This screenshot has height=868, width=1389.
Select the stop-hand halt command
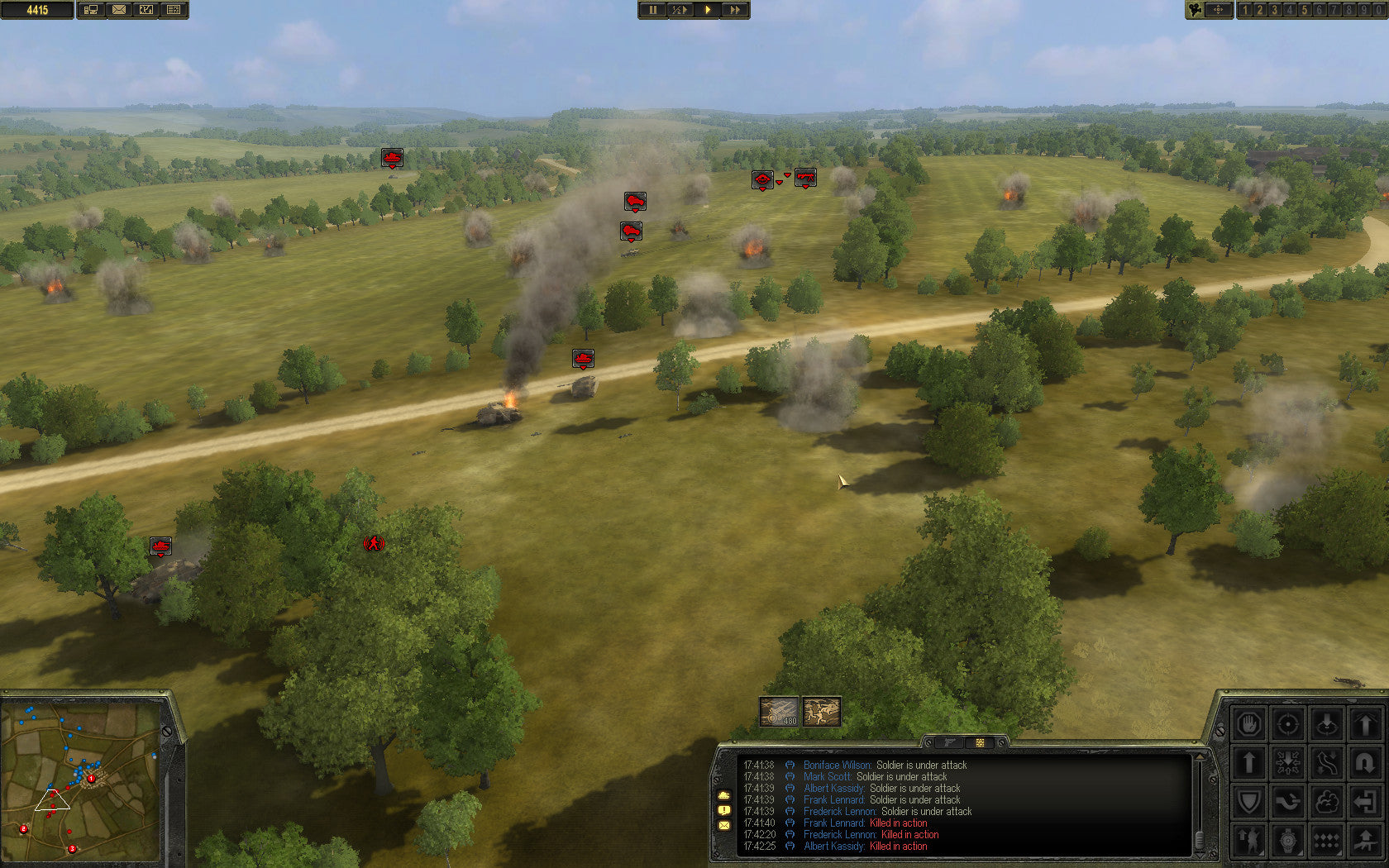(x=1249, y=723)
